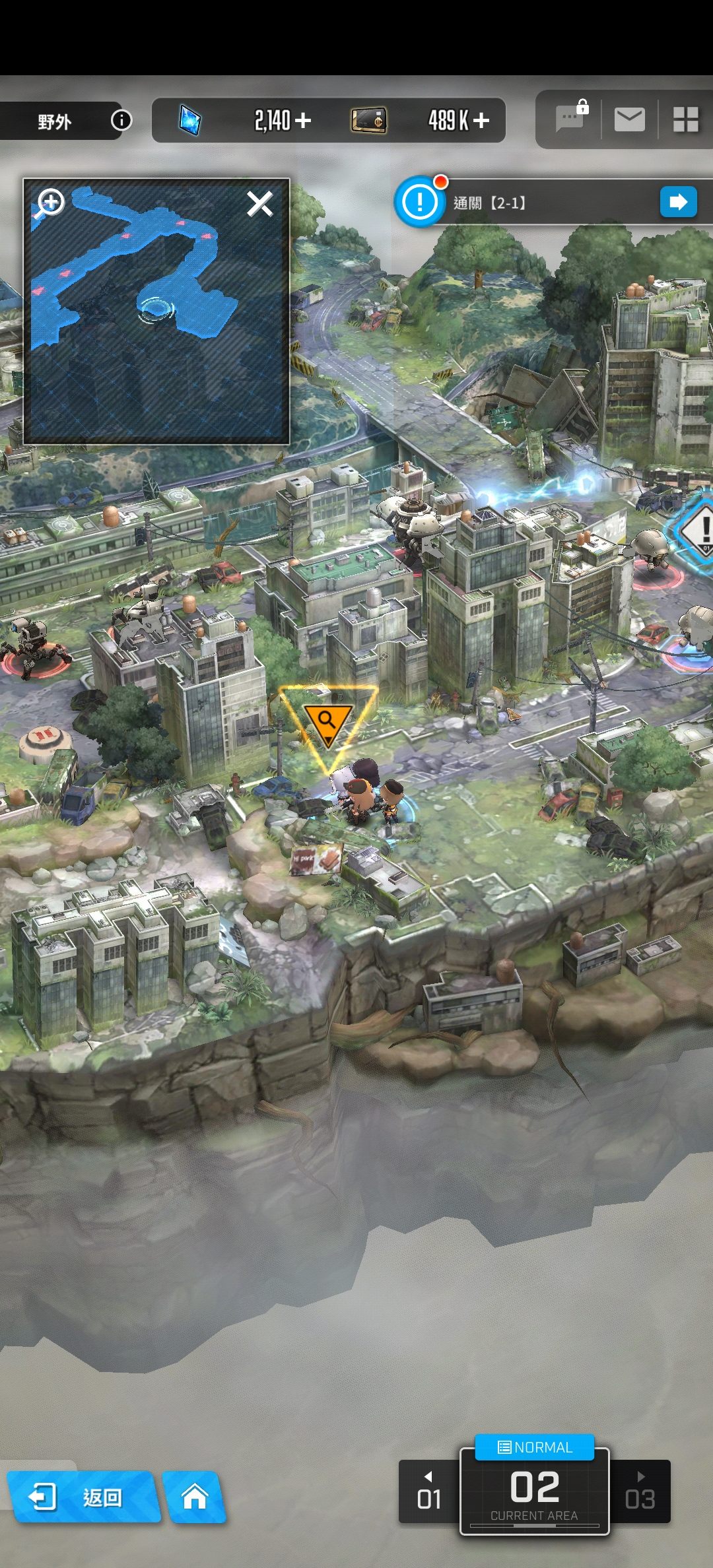Open the four-square grid menu
The width and height of the screenshot is (713, 1568).
click(685, 120)
